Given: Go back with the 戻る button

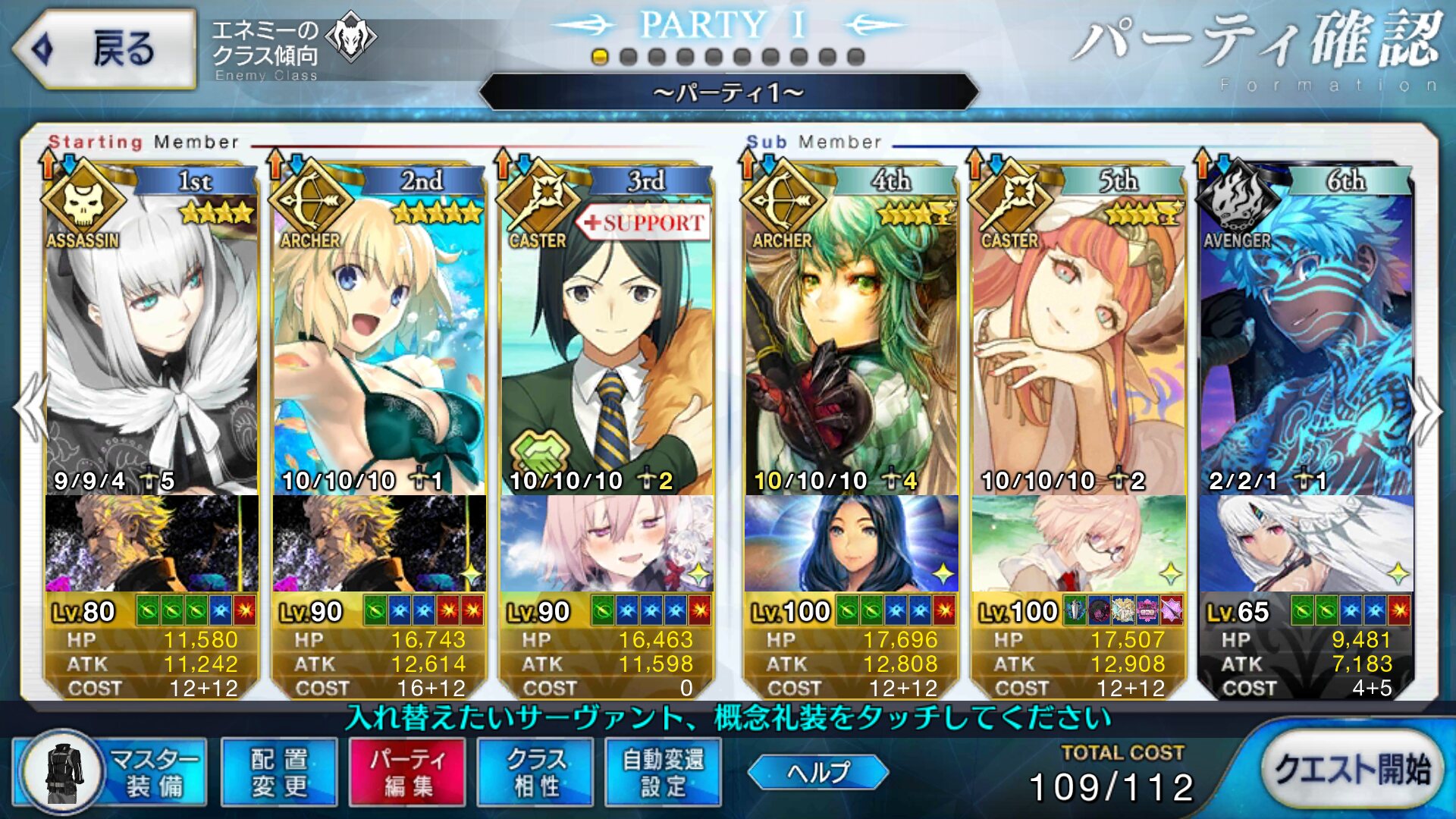Looking at the screenshot, I should [x=105, y=49].
